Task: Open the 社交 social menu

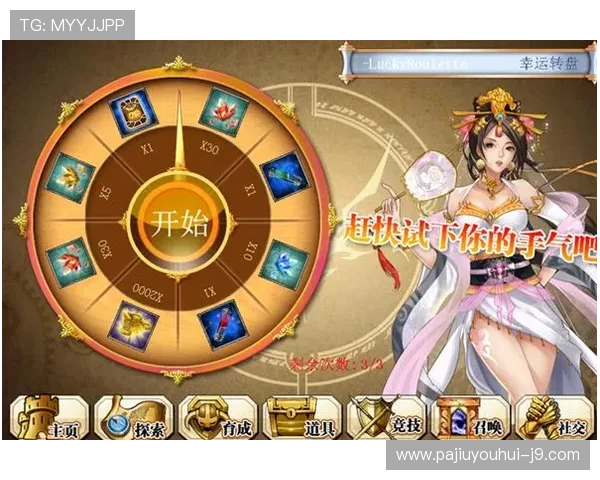Action: coord(553,418)
